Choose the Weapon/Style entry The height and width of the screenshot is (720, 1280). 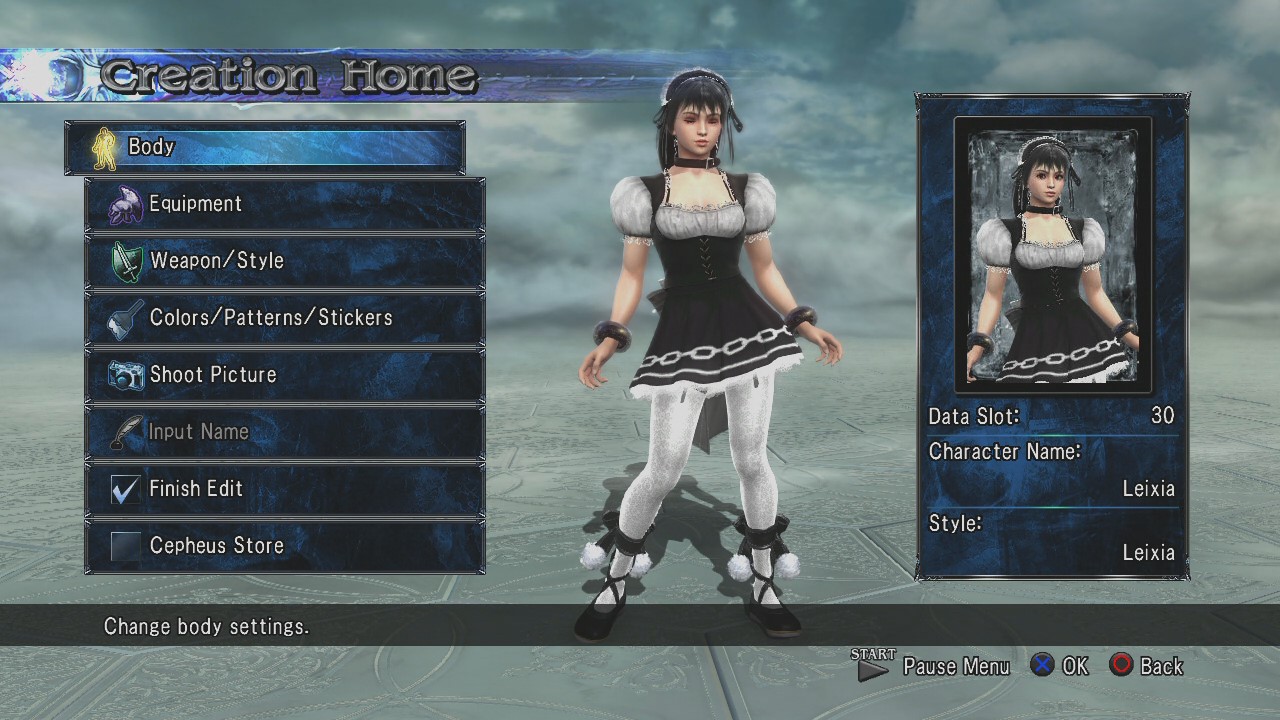(x=284, y=261)
